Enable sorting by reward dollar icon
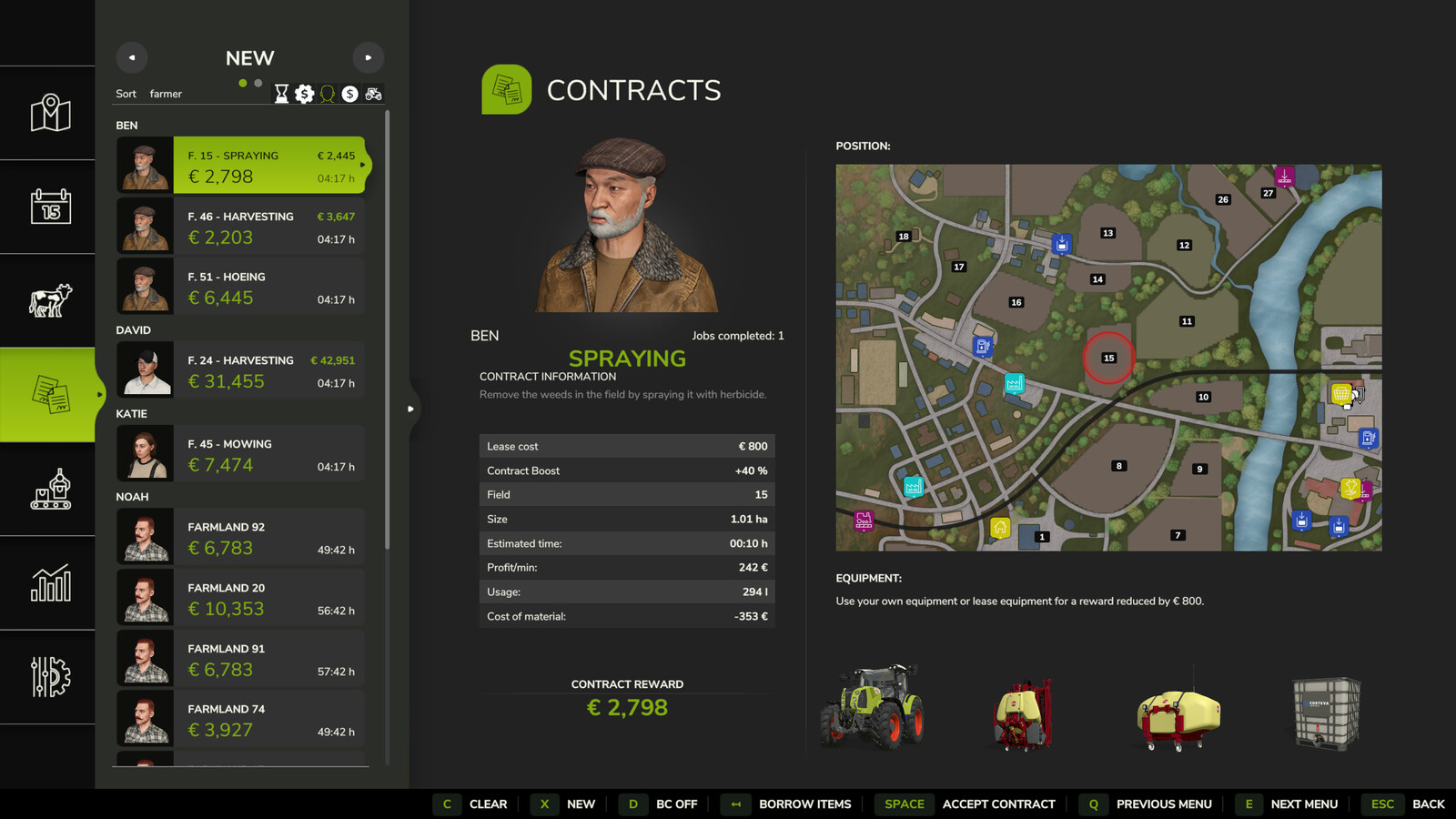Image resolution: width=1456 pixels, height=819 pixels. pos(350,94)
